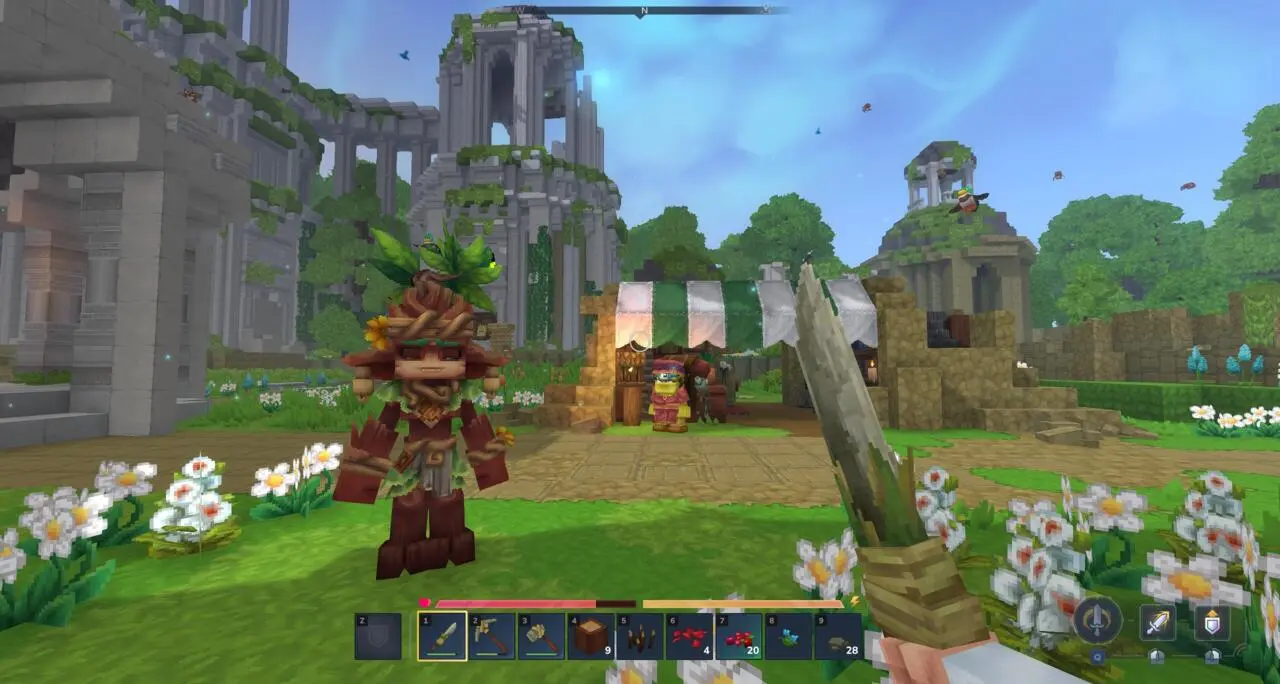Viewport: 1280px width, 684px height.
Task: Use the glowing sword attack ability
Action: (1157, 622)
